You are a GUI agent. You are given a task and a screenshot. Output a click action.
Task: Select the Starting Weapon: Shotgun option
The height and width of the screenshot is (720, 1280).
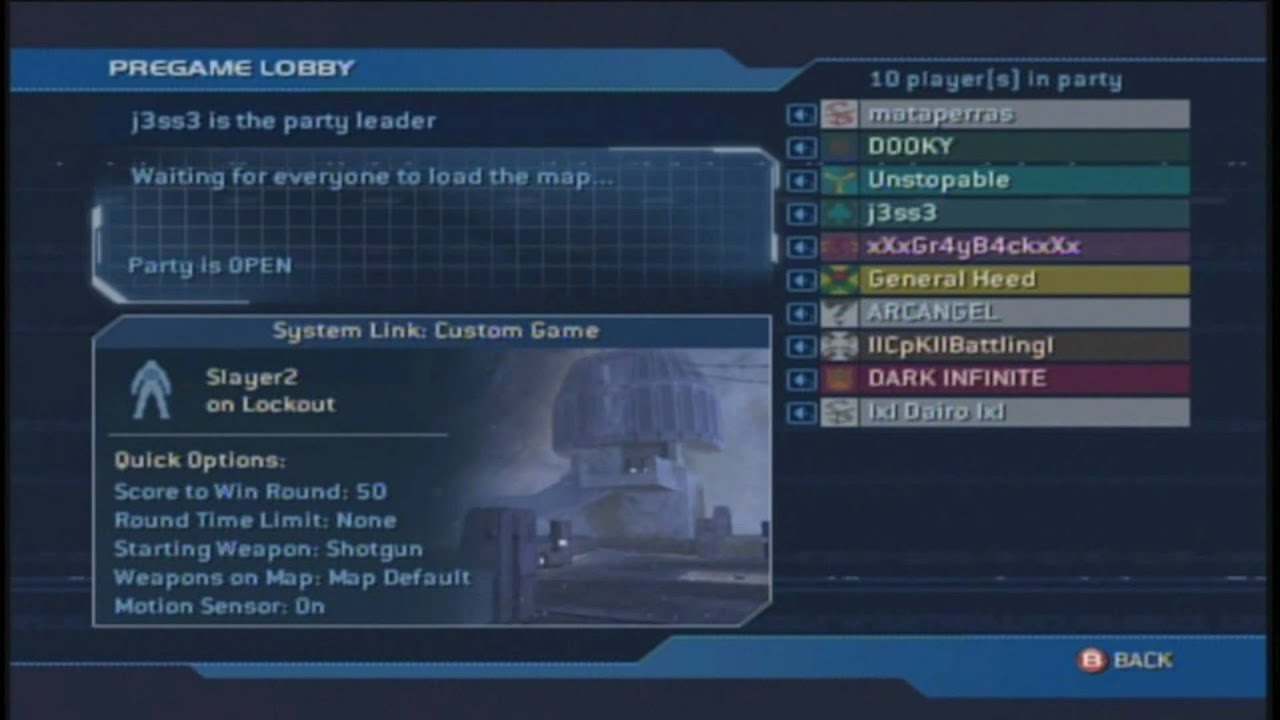coord(268,549)
